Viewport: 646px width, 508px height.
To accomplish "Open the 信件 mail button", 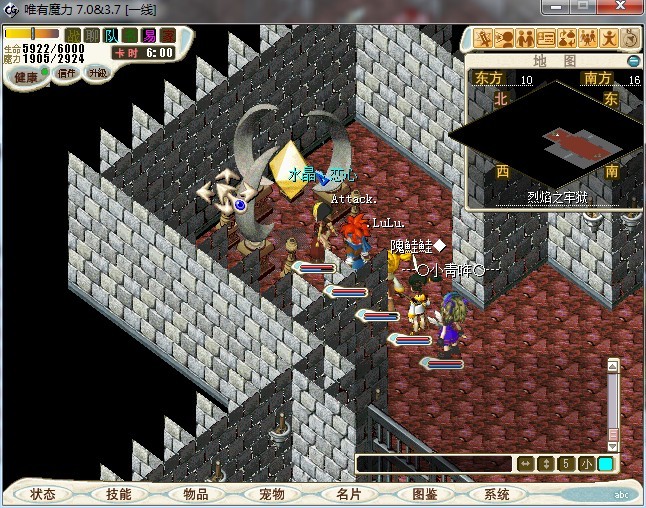I will pos(67,75).
